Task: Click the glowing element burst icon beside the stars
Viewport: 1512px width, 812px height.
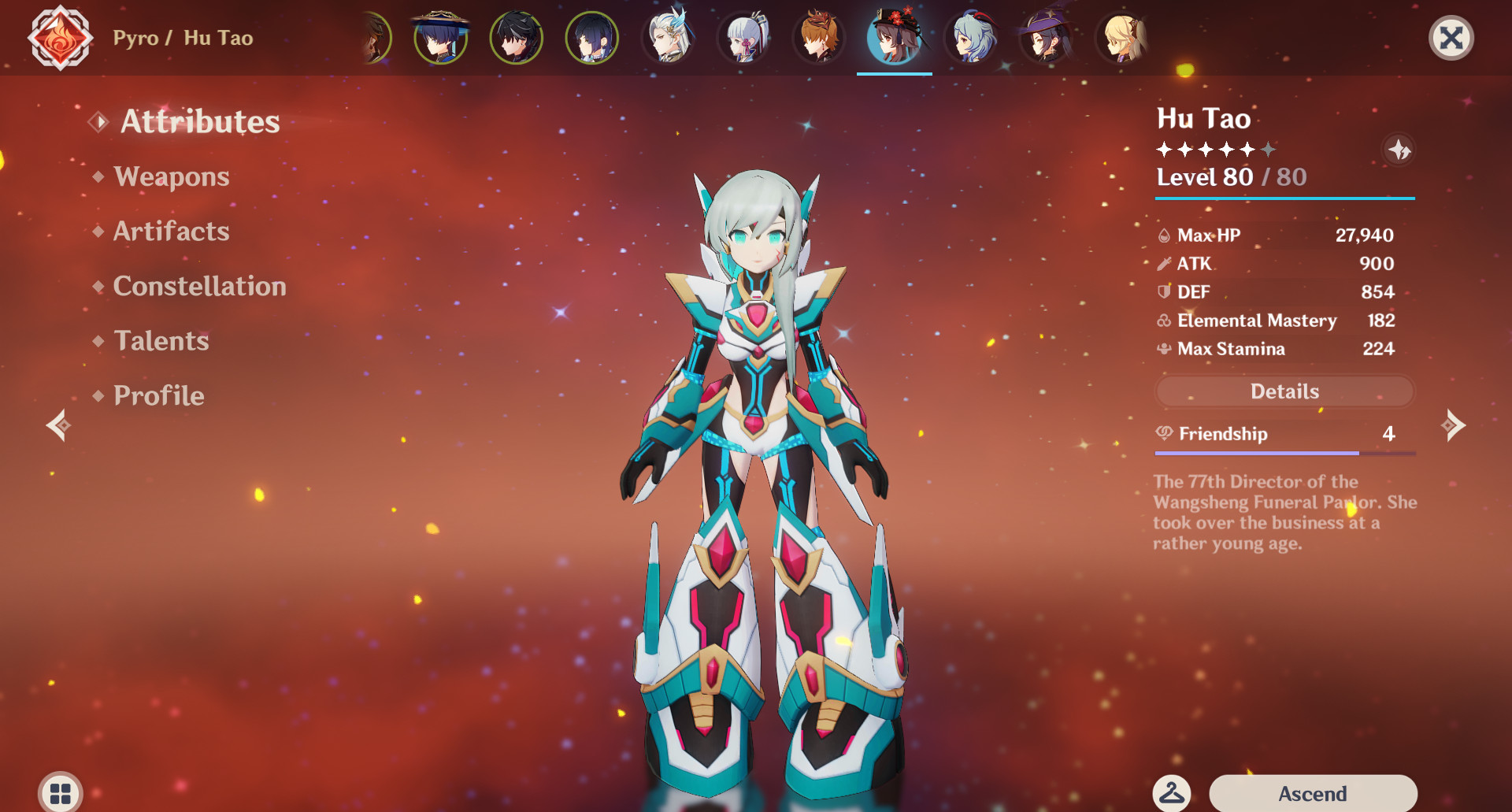Action: [x=1399, y=150]
